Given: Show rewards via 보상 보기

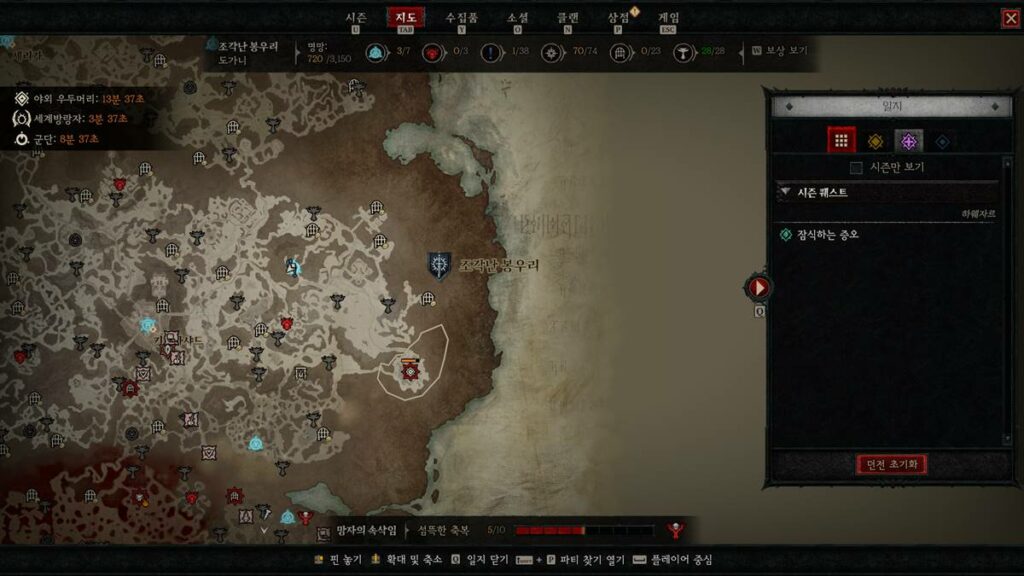Looking at the screenshot, I should [x=784, y=49].
